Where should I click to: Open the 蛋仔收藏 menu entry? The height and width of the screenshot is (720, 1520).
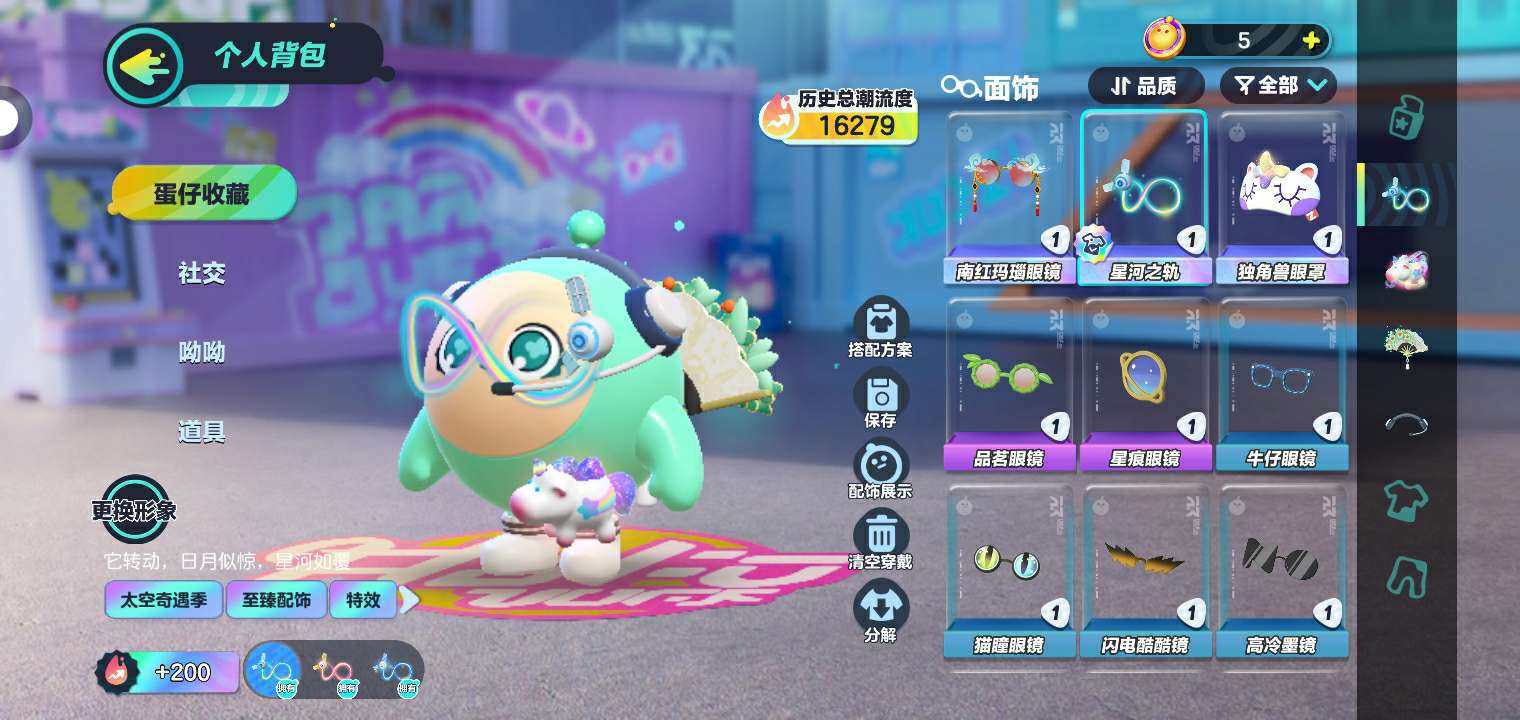tap(203, 193)
